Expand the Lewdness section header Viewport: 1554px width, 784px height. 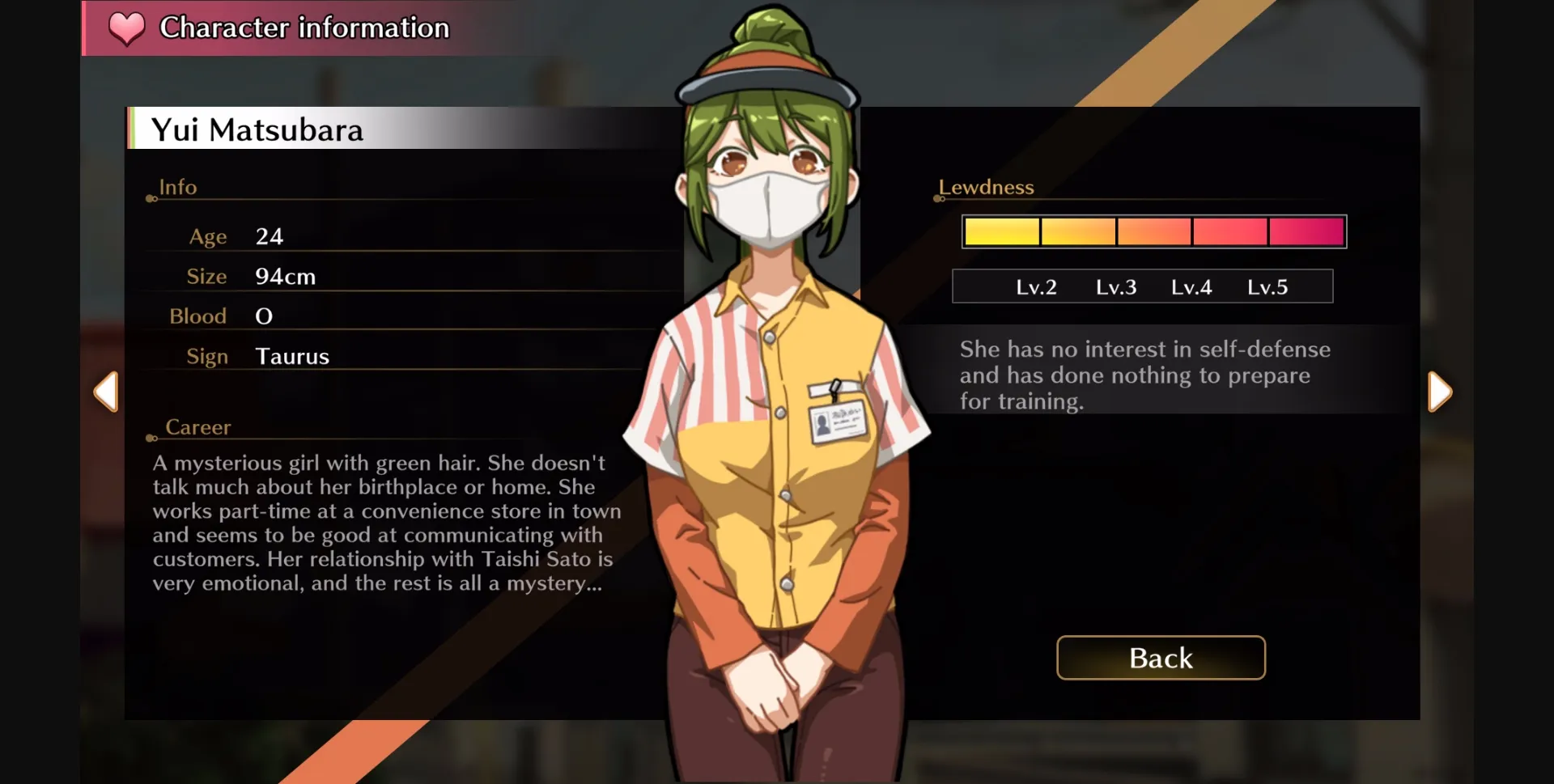pos(986,187)
